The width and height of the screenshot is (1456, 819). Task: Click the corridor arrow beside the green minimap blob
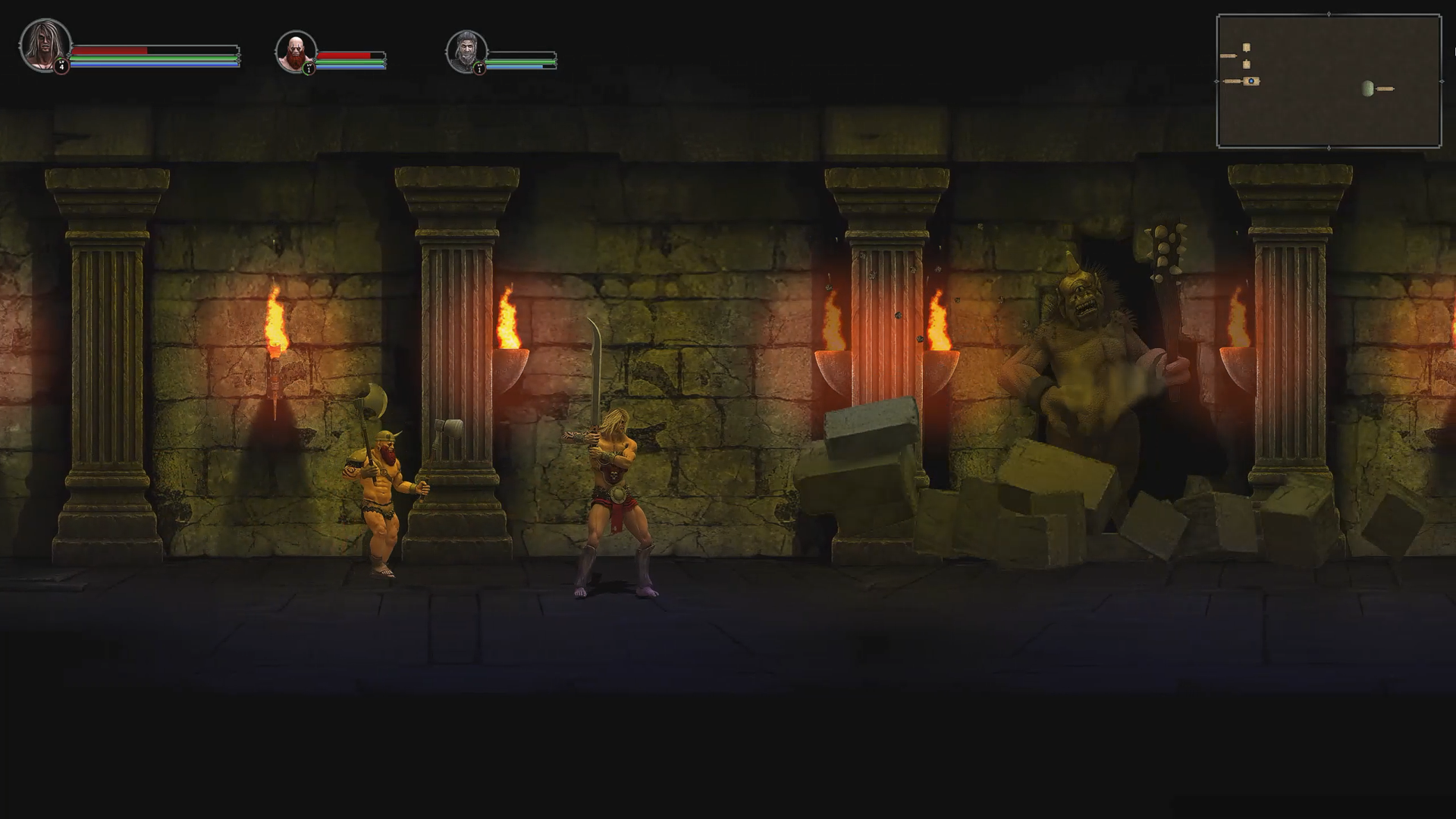[x=1385, y=88]
